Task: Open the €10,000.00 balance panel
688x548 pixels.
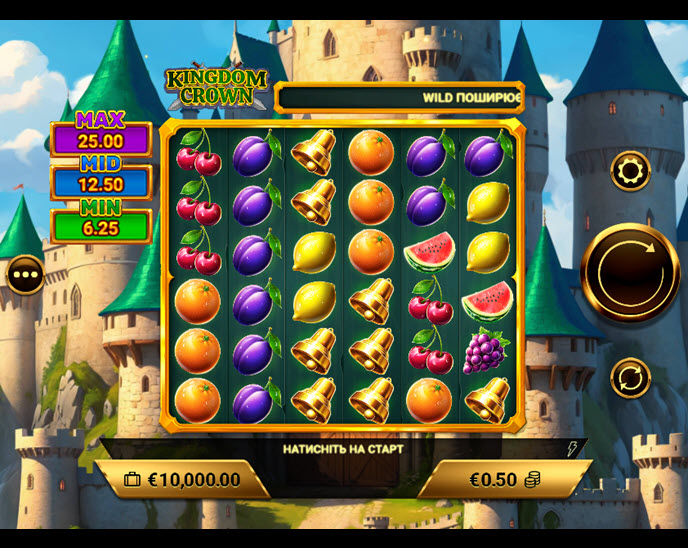Action: [183, 480]
